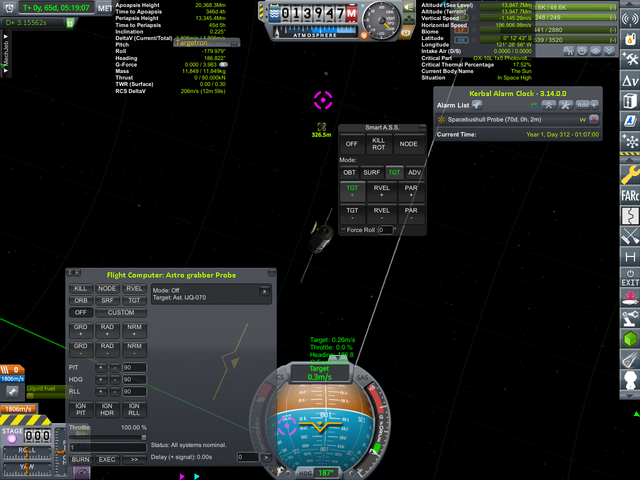
Task: Click the BURN button
Action: [81, 459]
